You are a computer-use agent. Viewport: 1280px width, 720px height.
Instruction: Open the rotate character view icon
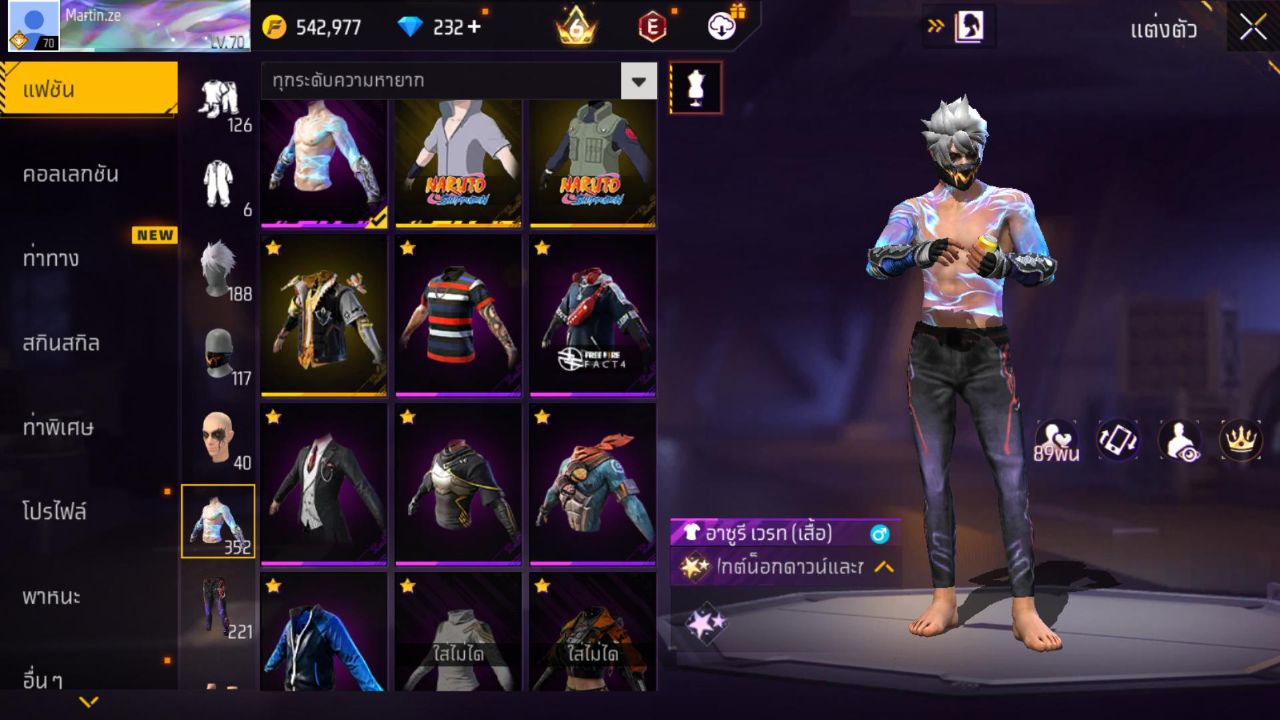coord(1117,438)
